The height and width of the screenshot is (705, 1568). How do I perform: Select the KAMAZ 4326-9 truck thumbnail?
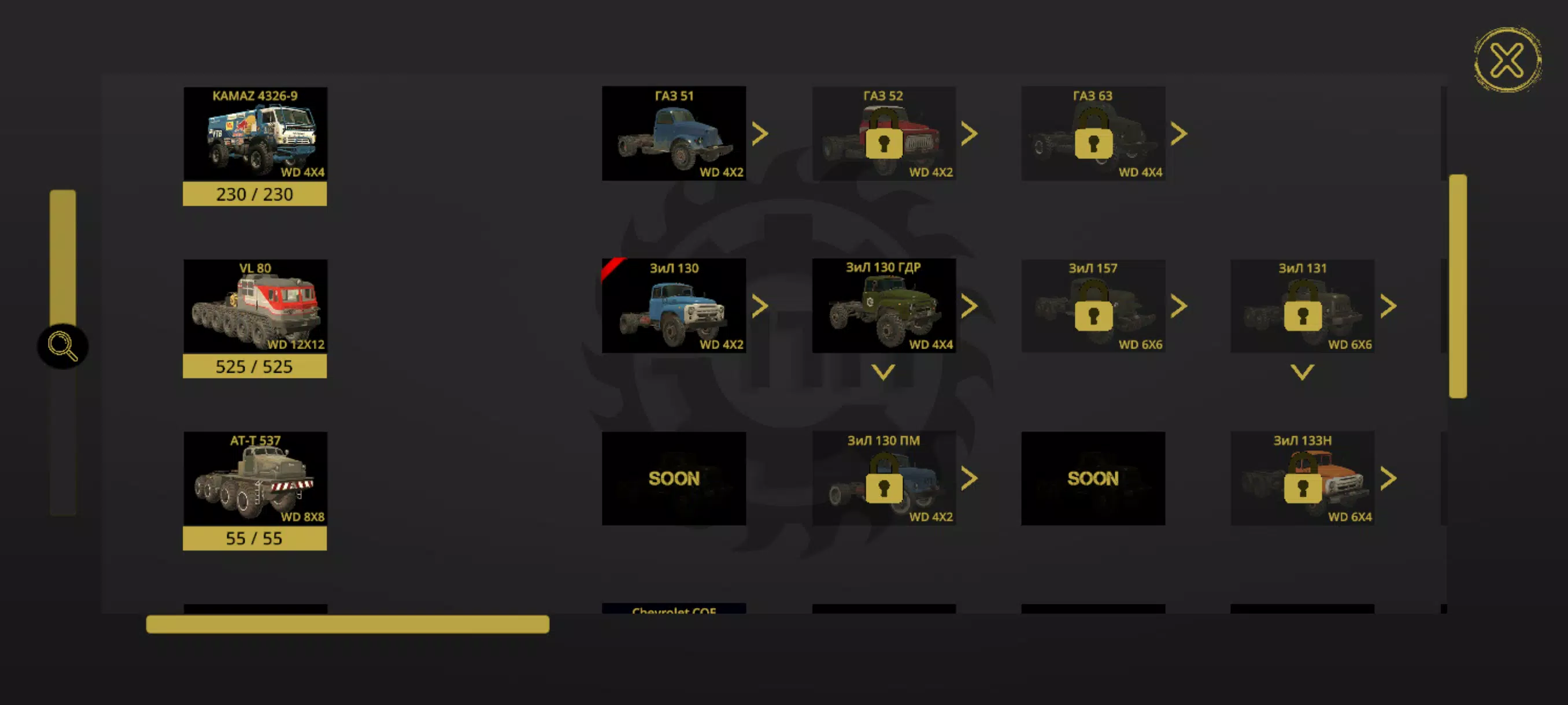point(254,133)
